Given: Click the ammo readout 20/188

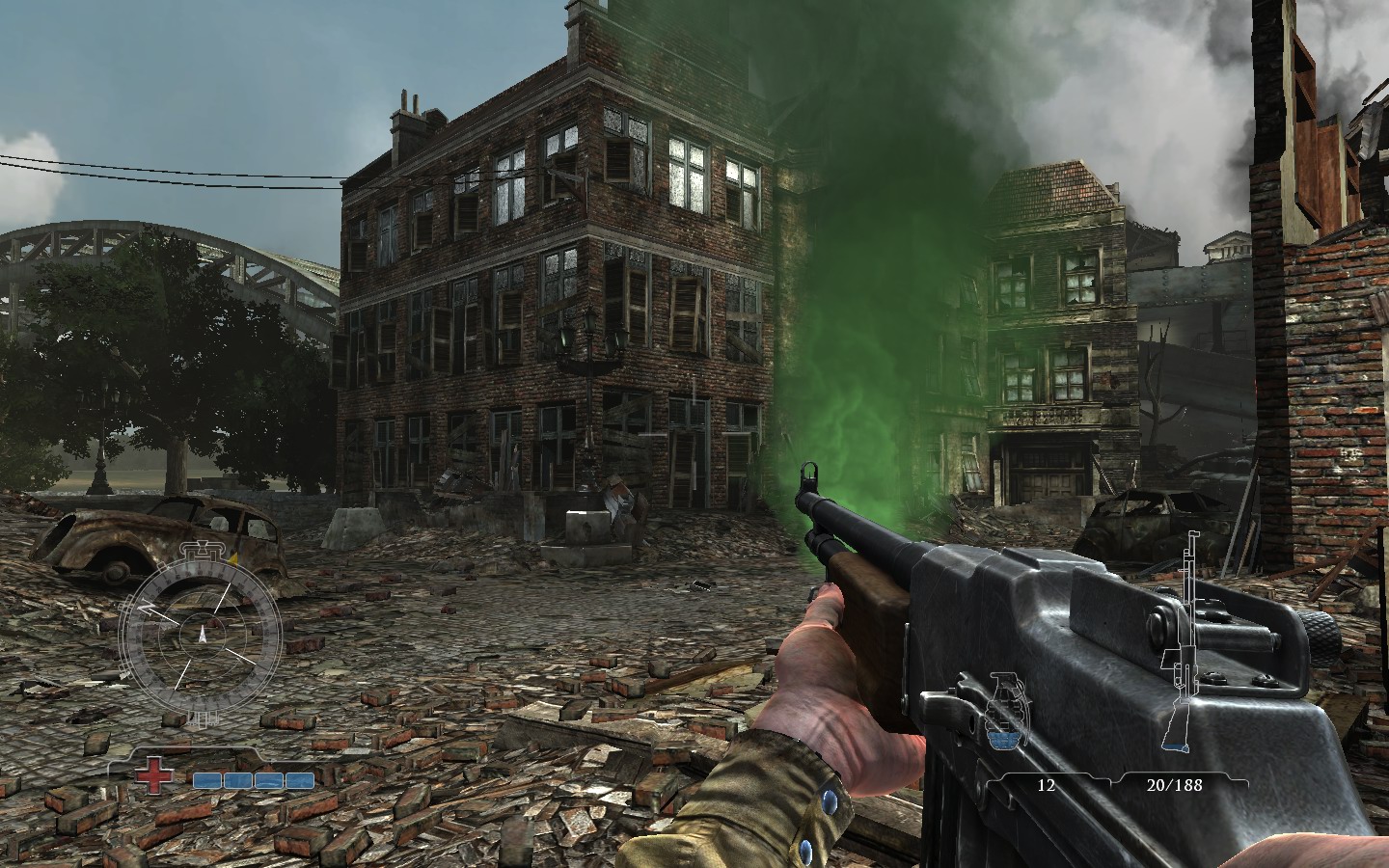Looking at the screenshot, I should click(x=1175, y=784).
